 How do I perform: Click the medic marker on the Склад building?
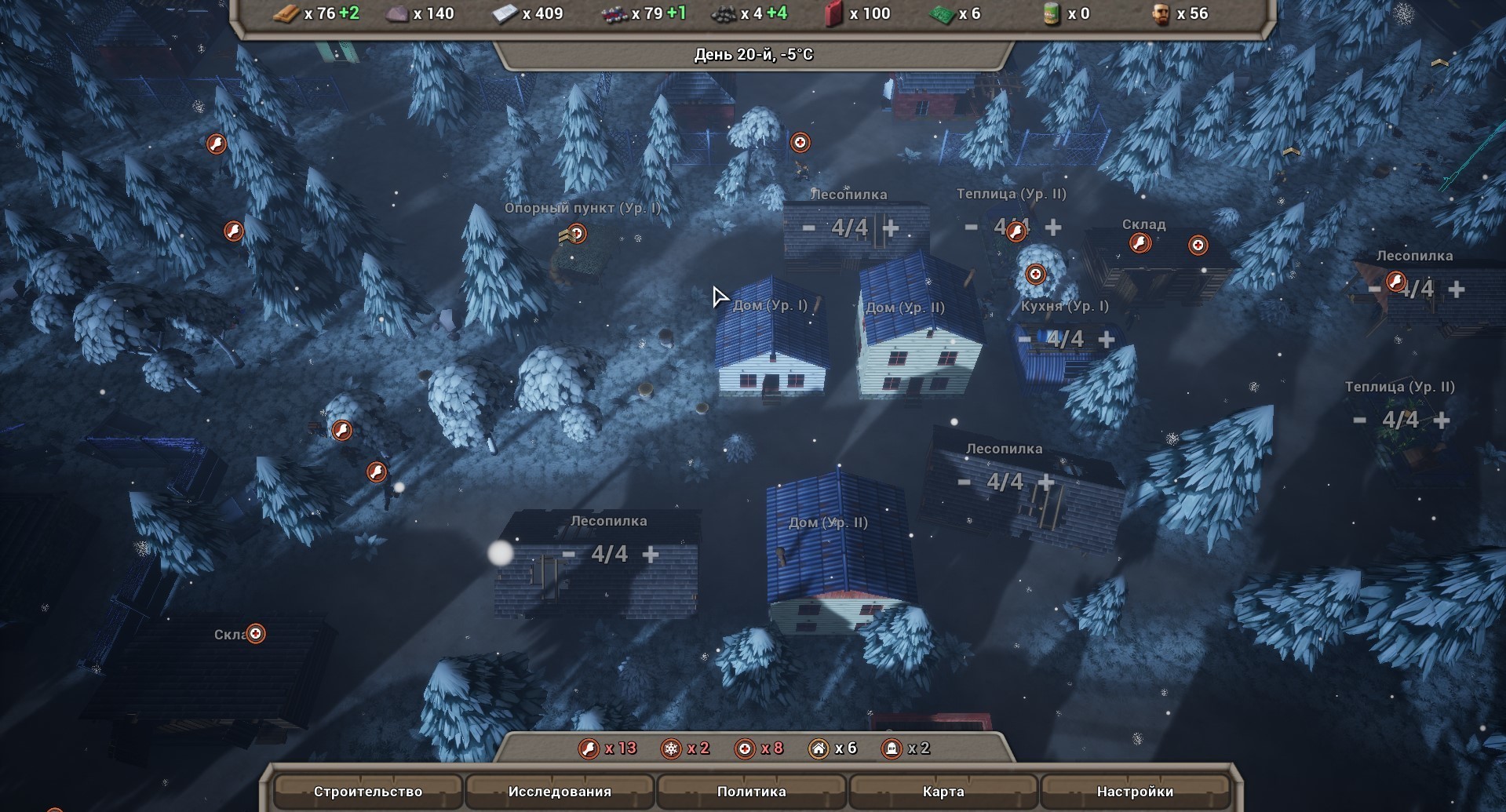(x=1198, y=245)
